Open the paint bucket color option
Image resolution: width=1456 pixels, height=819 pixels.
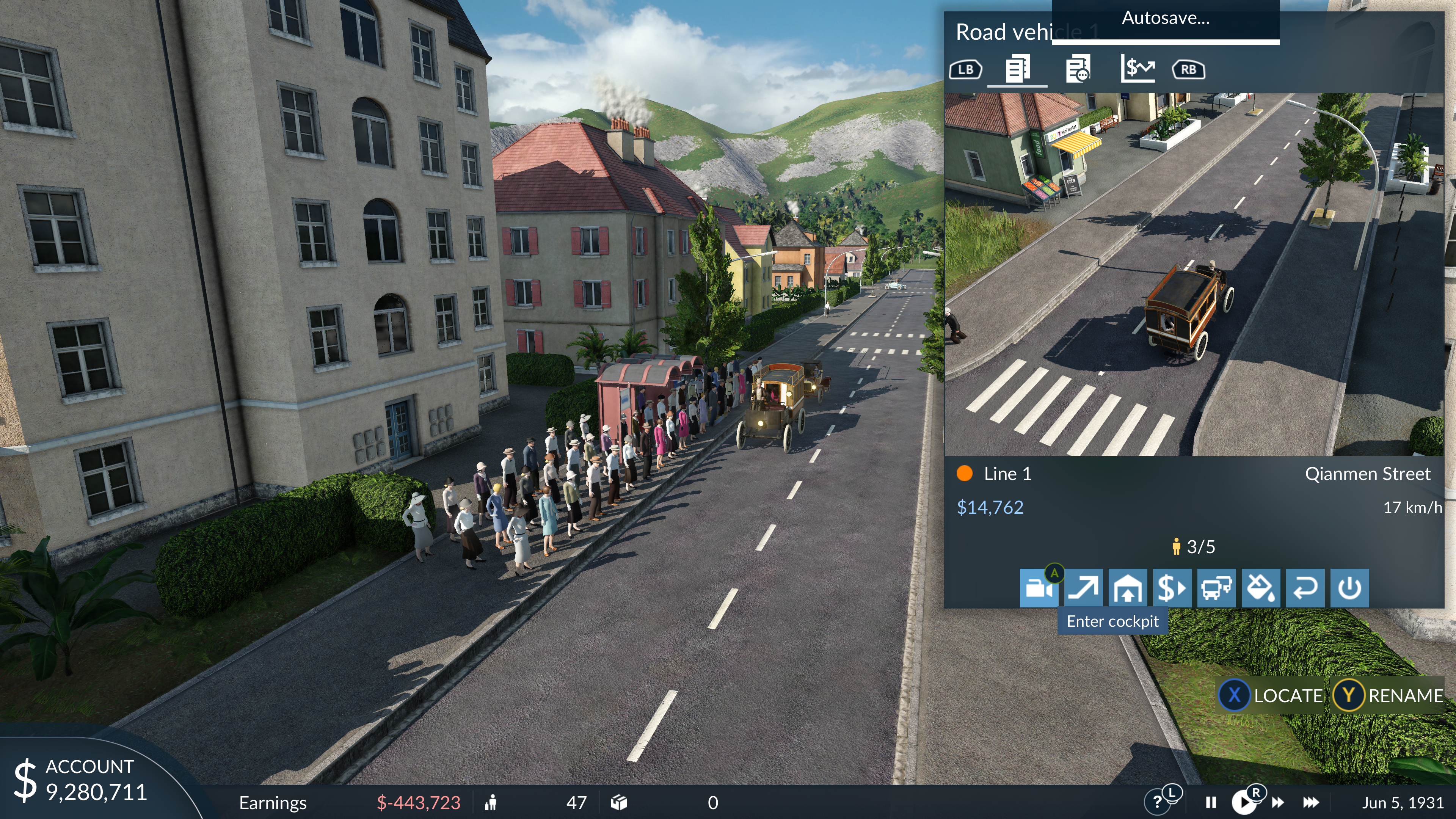pyautogui.click(x=1260, y=588)
